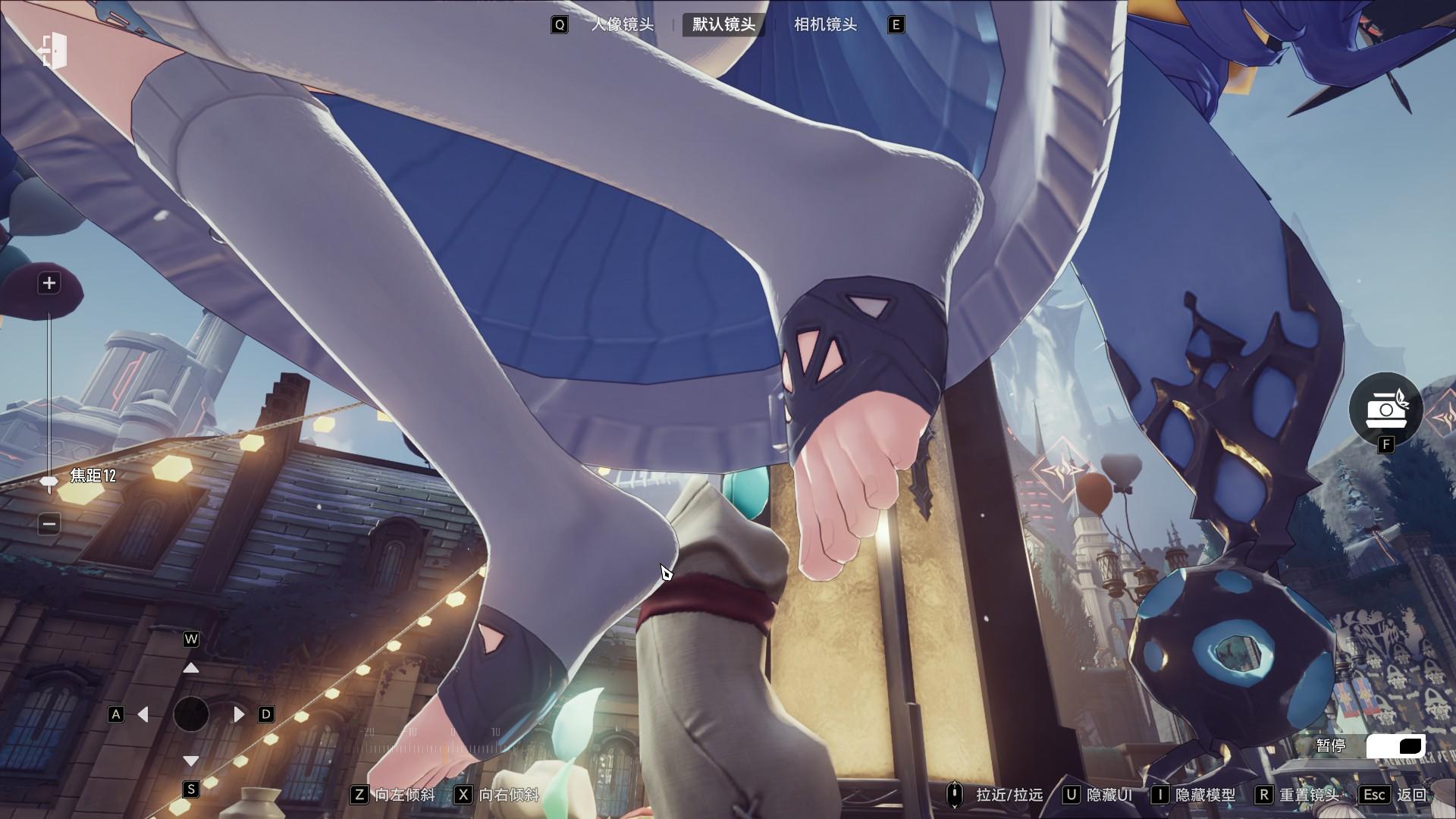Take a photo with the camera shutter button
This screenshot has height=819, width=1456.
pyautogui.click(x=1385, y=409)
